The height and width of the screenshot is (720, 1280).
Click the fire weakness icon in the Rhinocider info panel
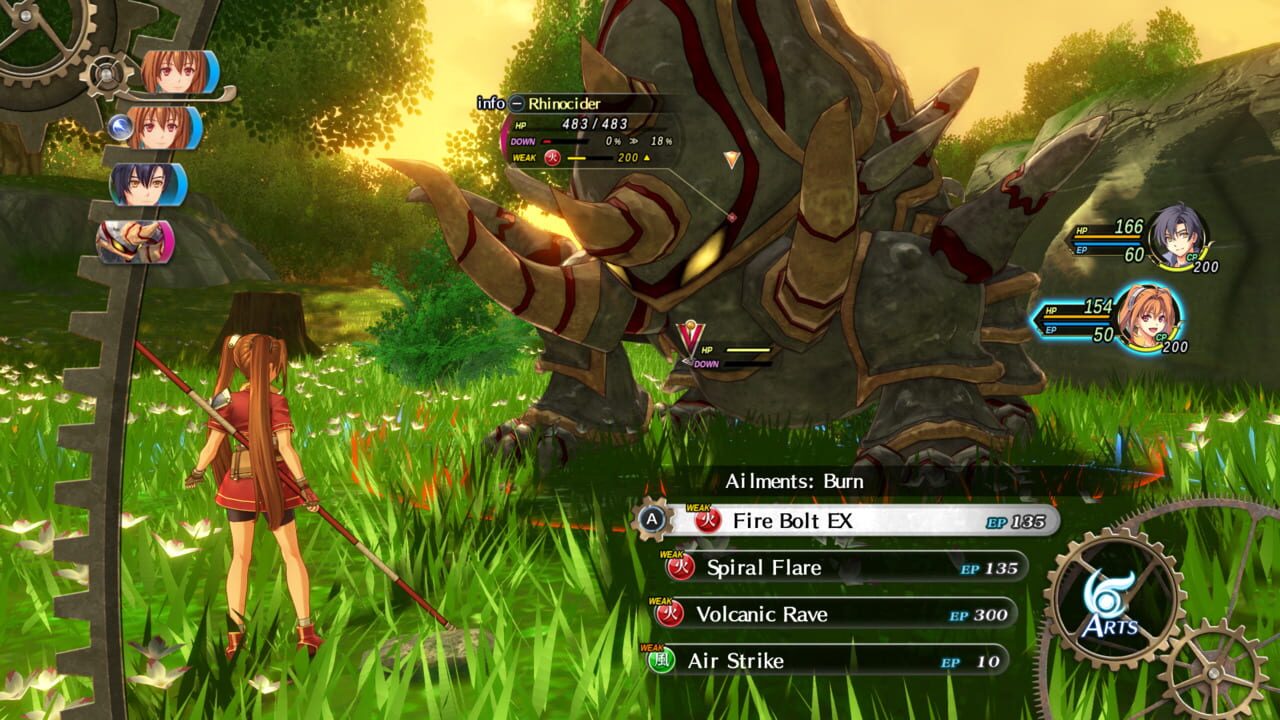551,158
